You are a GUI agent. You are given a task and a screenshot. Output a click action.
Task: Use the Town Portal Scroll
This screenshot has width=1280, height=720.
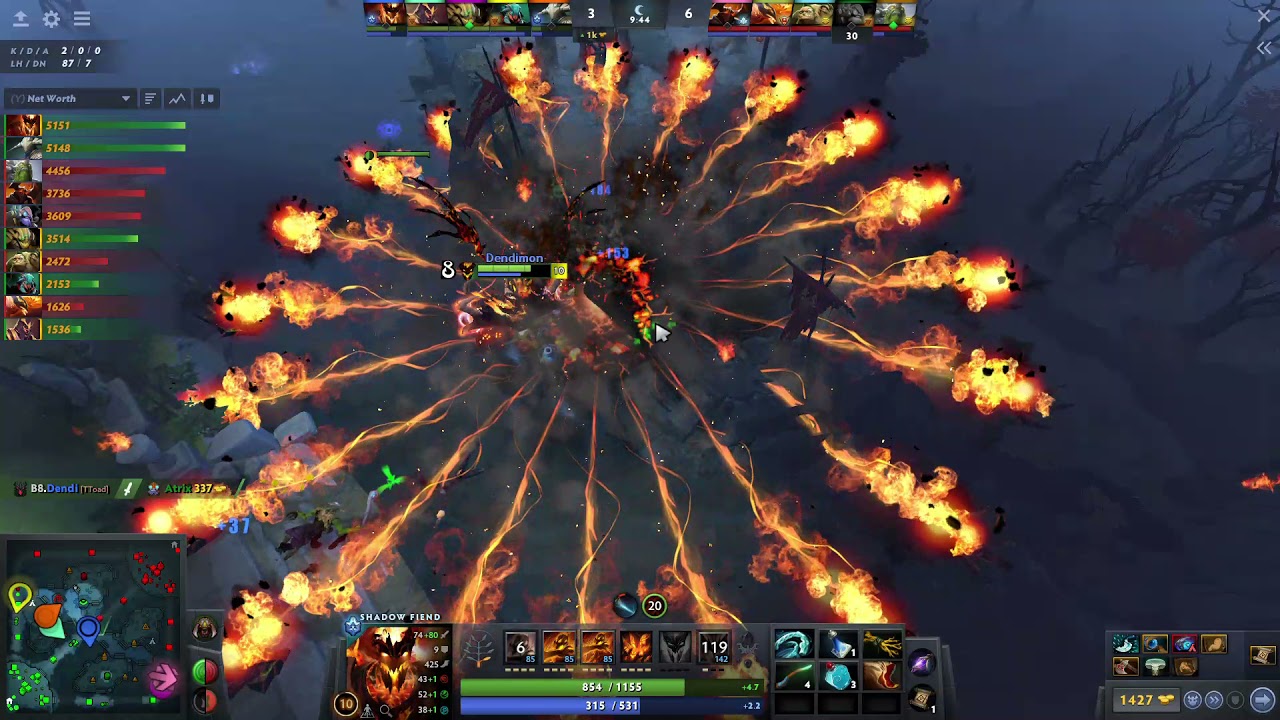(922, 698)
